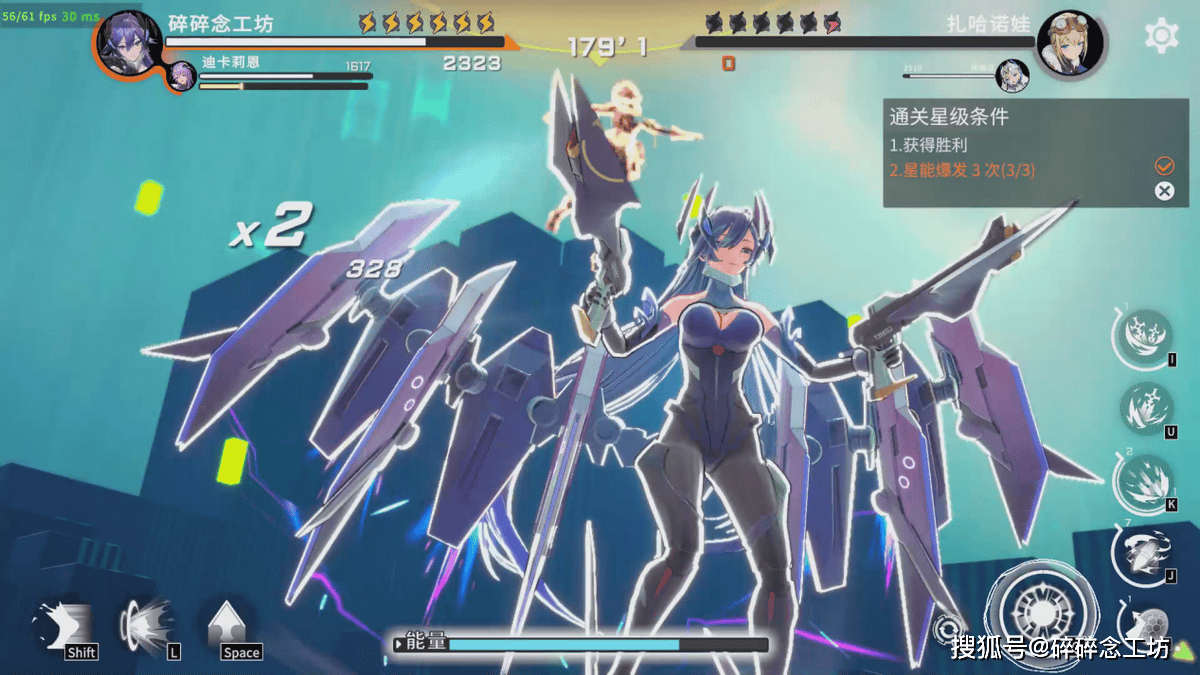The width and height of the screenshot is (1200, 675).
Task: Tap the large main attack button
Action: (1042, 612)
